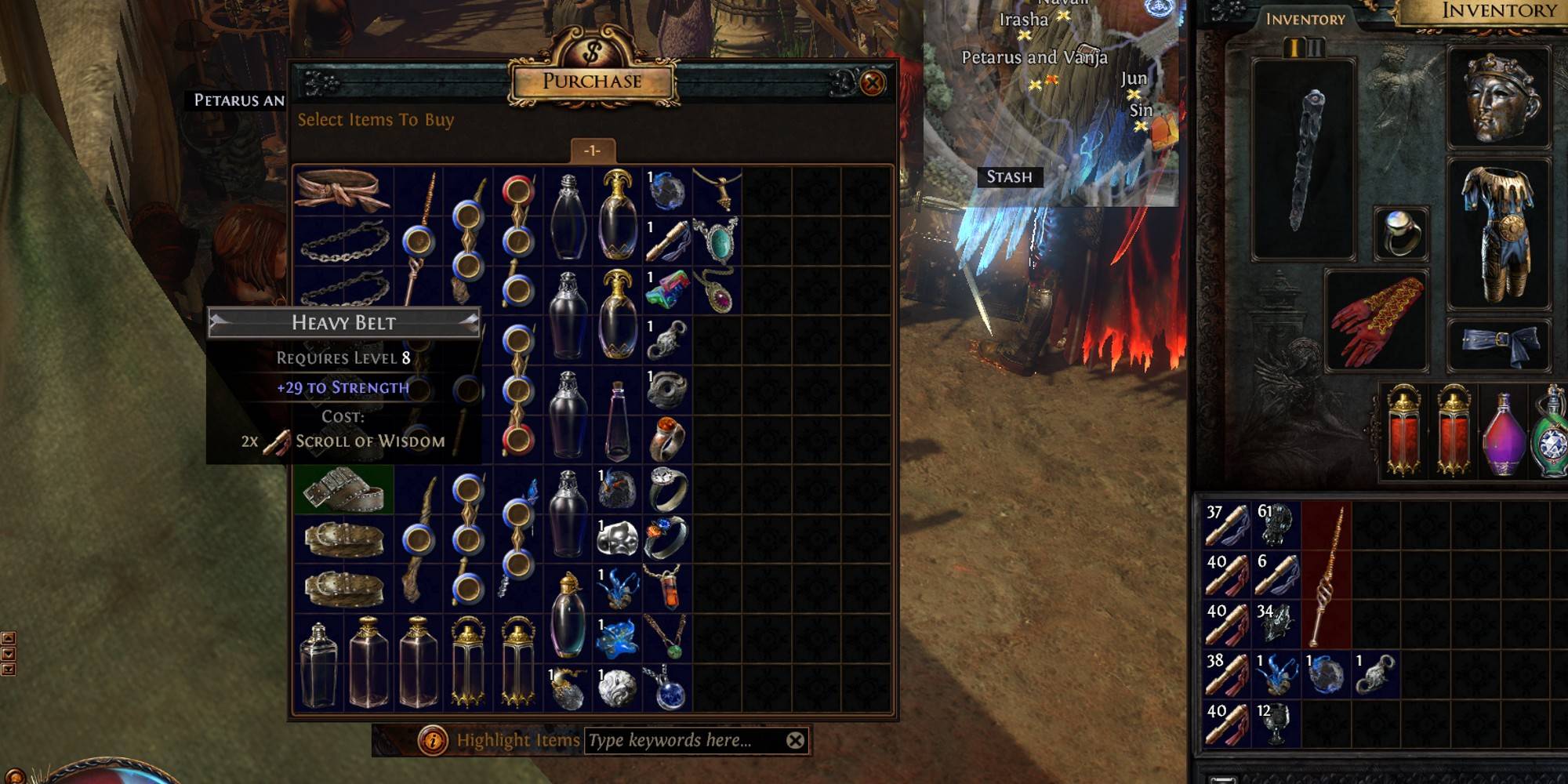Click the golden coin Purchase emblem
This screenshot has height=784, width=1568.
592,55
